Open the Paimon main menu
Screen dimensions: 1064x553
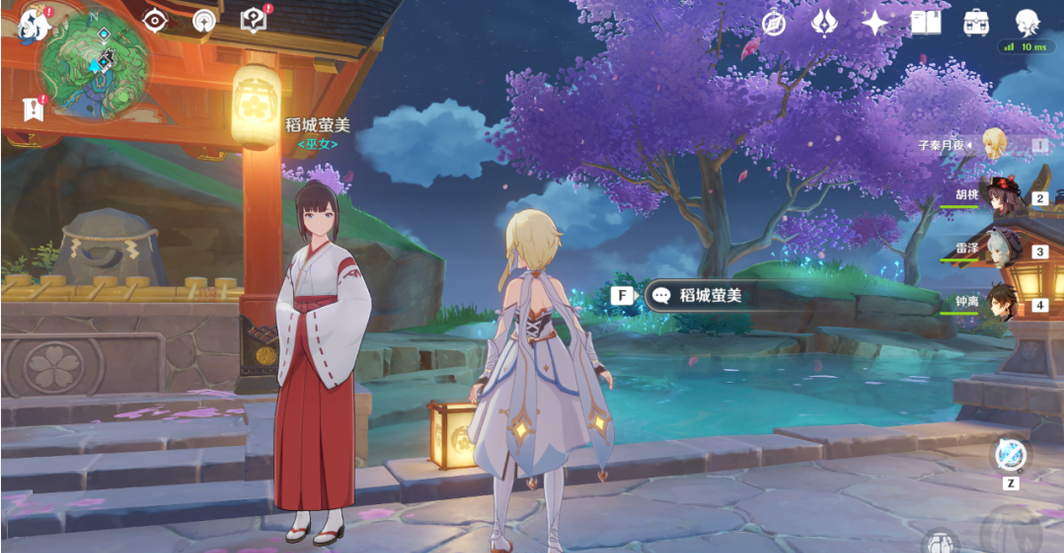coord(33,24)
